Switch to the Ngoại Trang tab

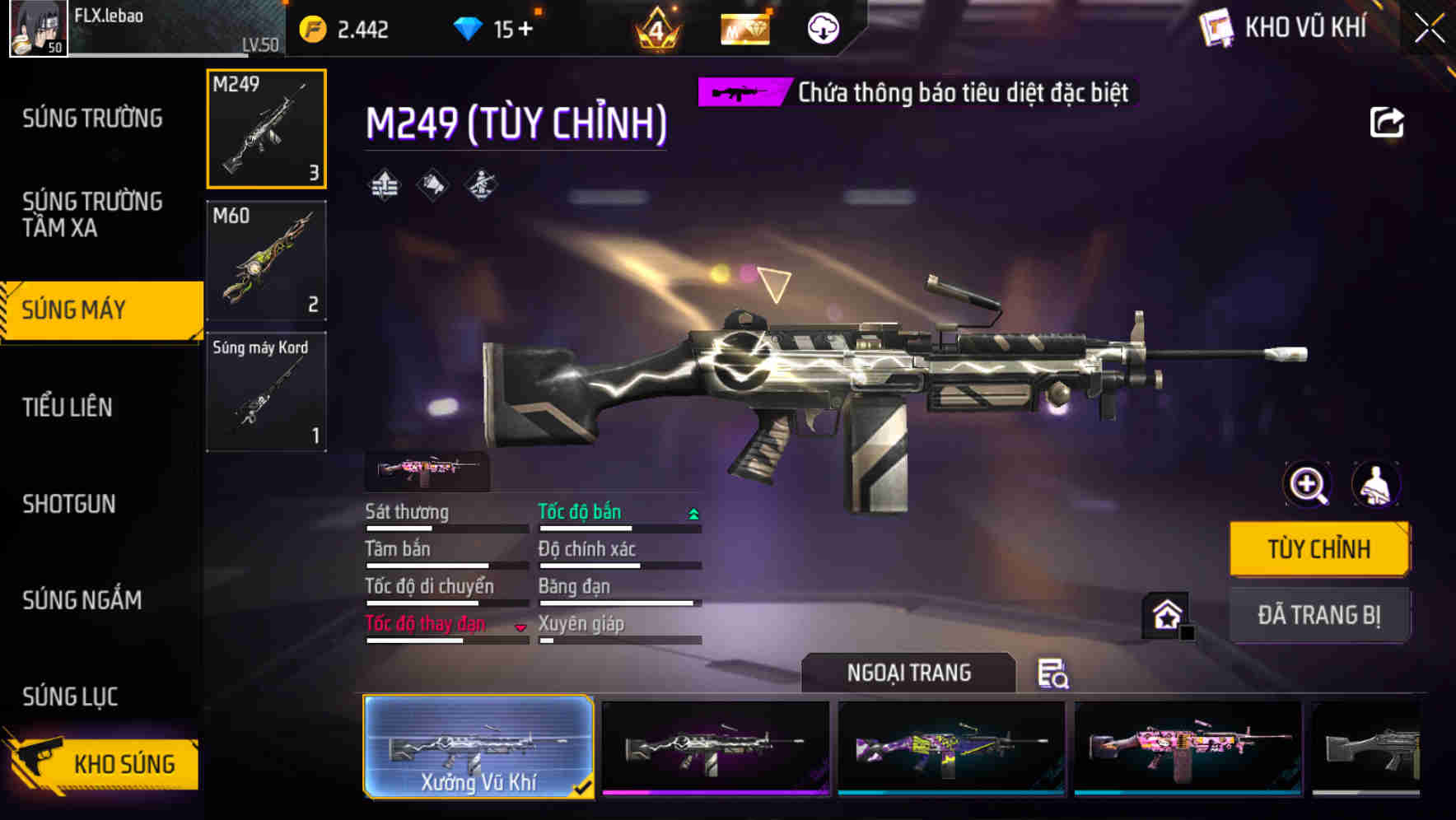[907, 672]
